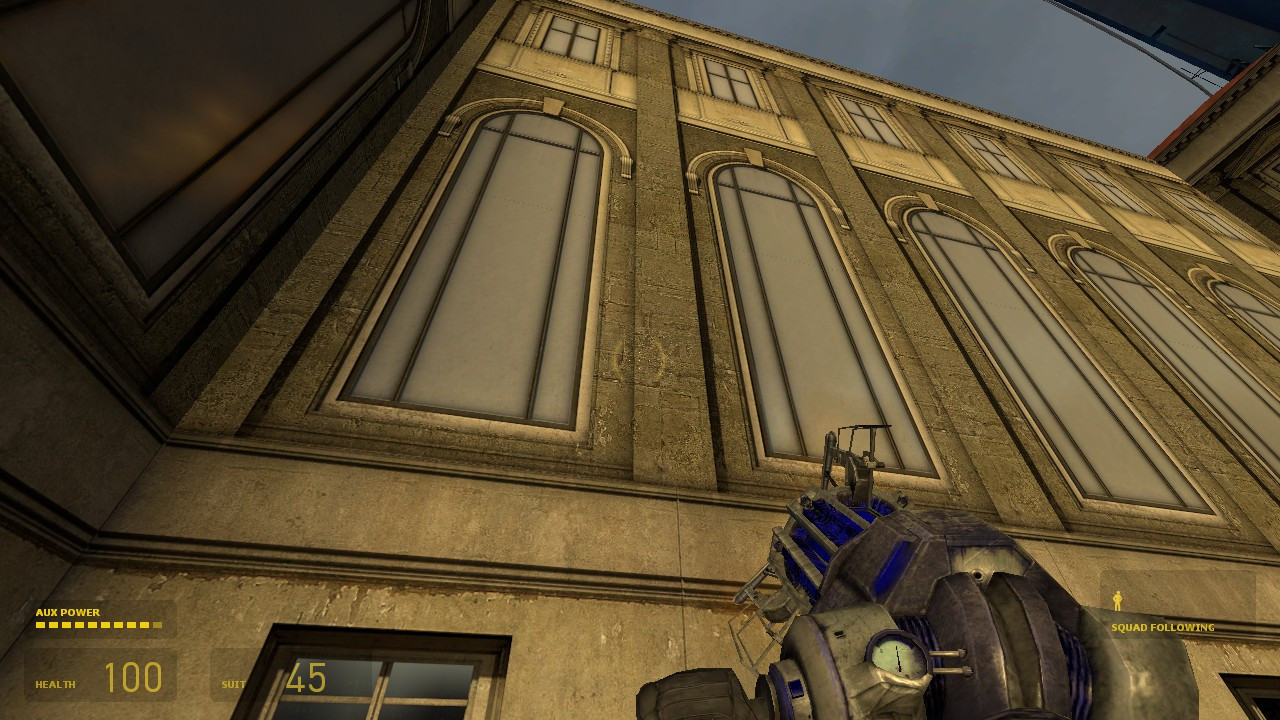Click the first segment of the AUX POWER bar
The height and width of the screenshot is (720, 1280).
[41, 625]
